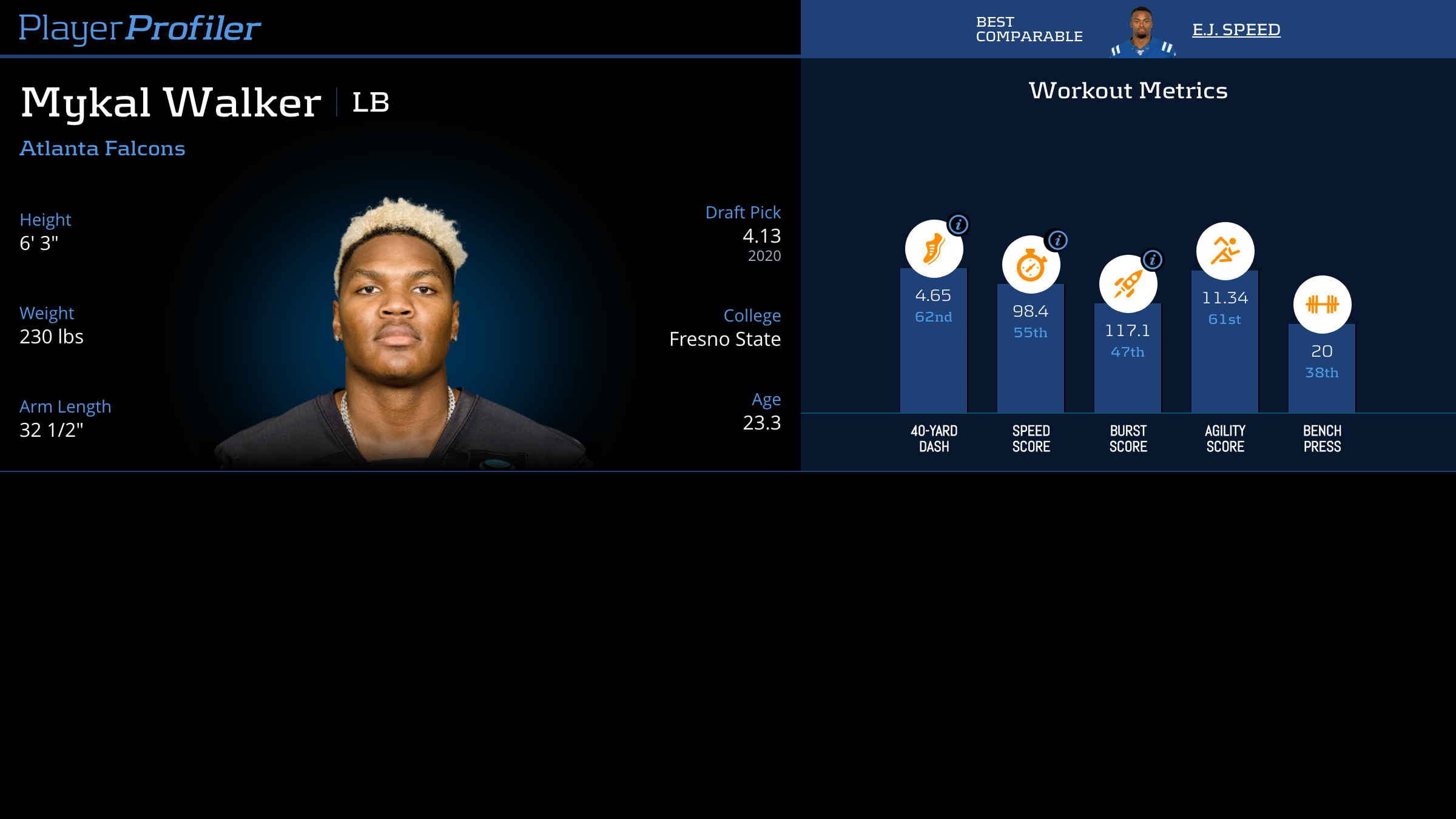Click the 40-Yard Dash shoe icon

[933, 249]
